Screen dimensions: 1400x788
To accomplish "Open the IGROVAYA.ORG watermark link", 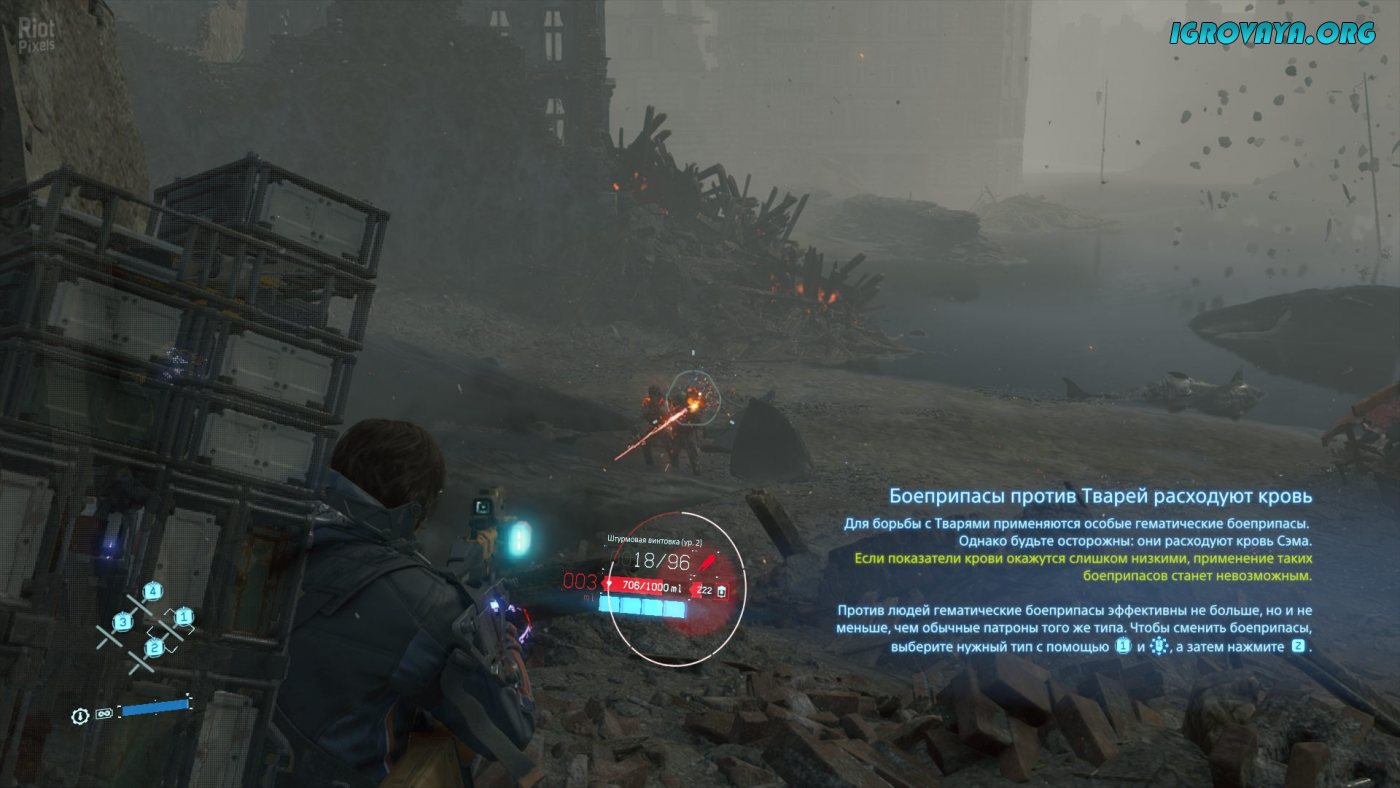I will tap(1273, 33).
